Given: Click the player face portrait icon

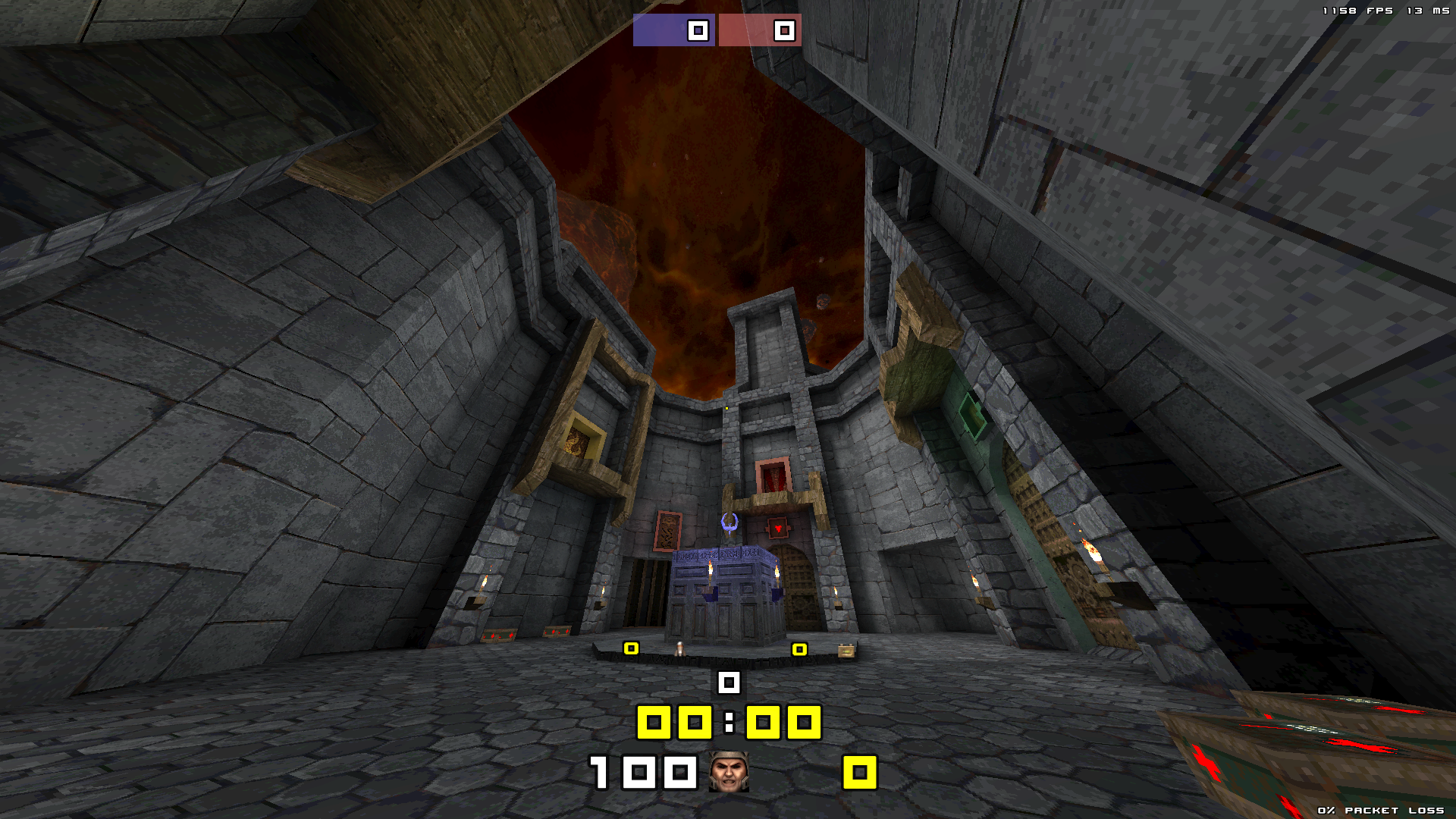Looking at the screenshot, I should pos(729,772).
